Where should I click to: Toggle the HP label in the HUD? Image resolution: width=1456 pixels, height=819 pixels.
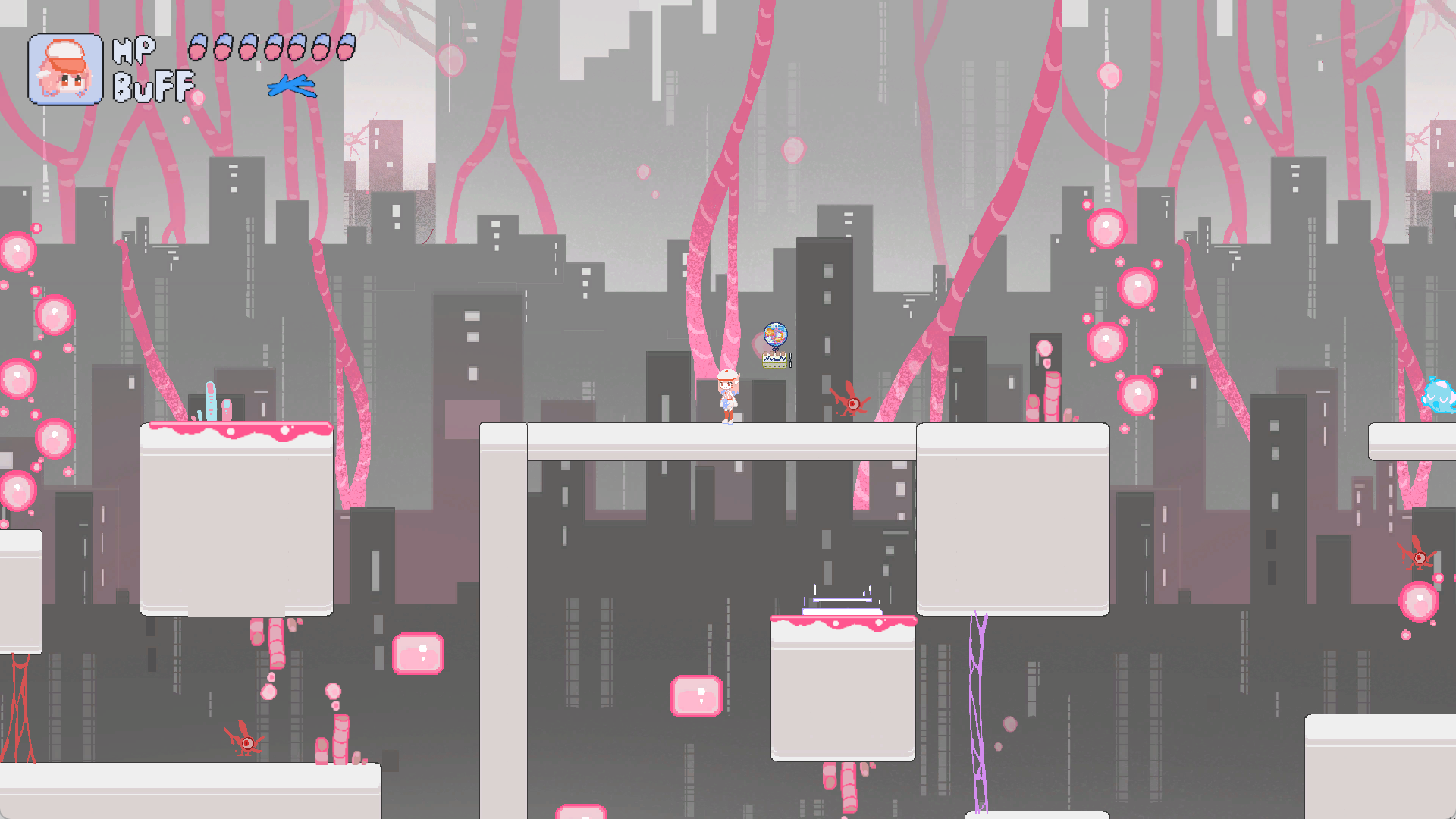tap(133, 49)
